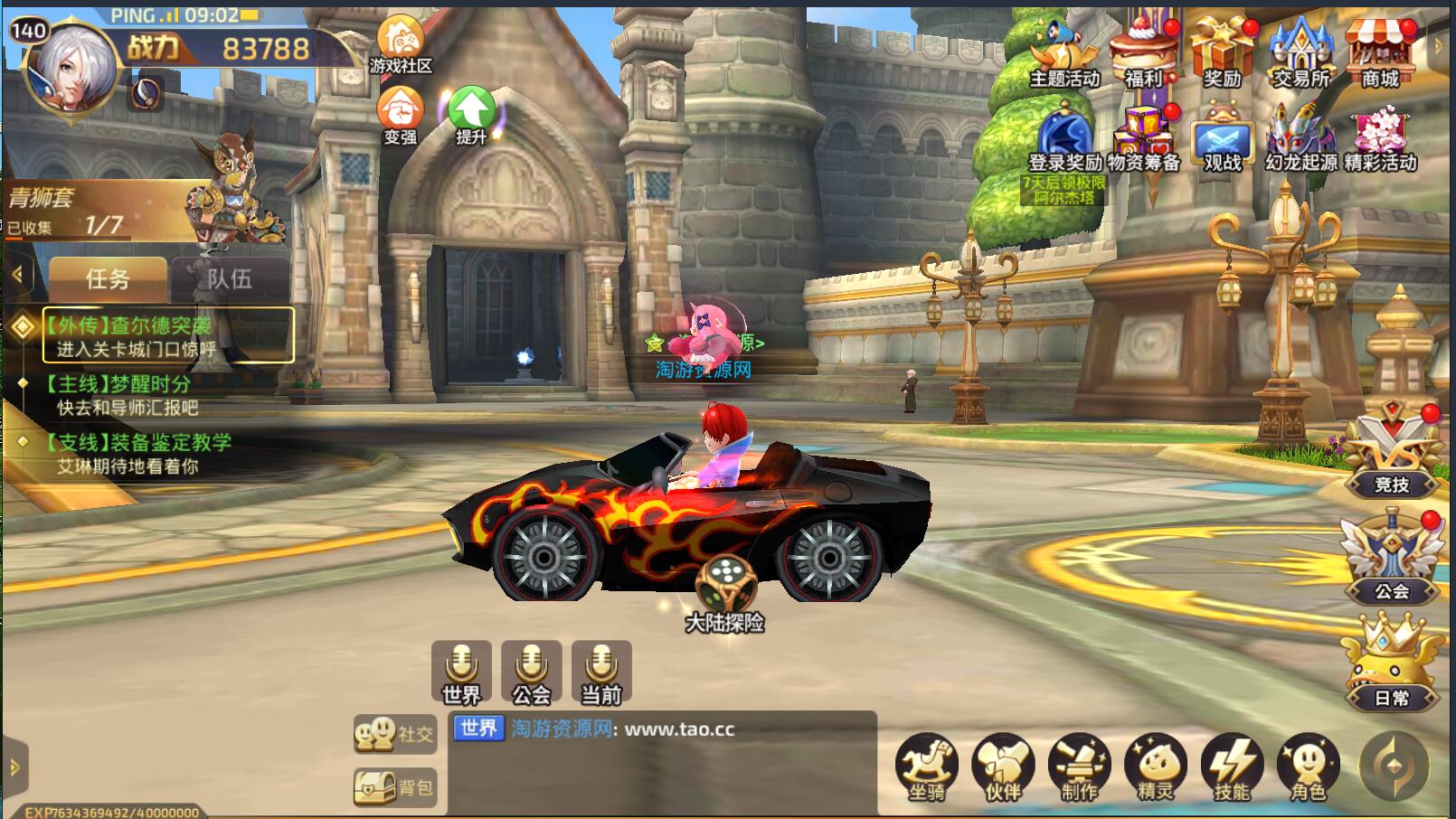Open the 商城 shop
Viewport: 1456px width, 819px height.
coord(1380,52)
